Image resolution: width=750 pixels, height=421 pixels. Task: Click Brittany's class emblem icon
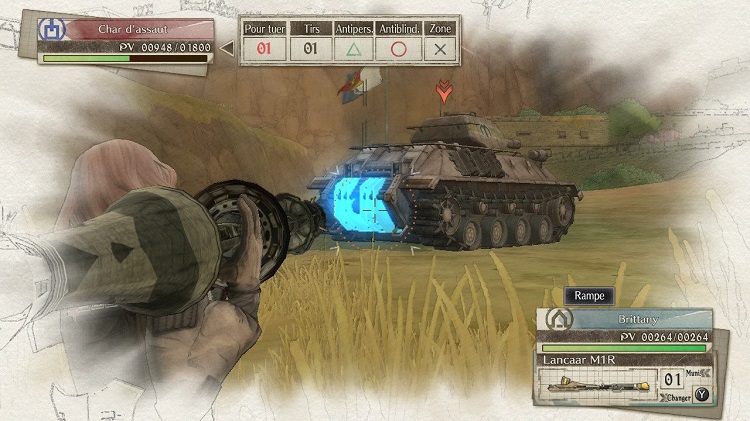coord(556,320)
